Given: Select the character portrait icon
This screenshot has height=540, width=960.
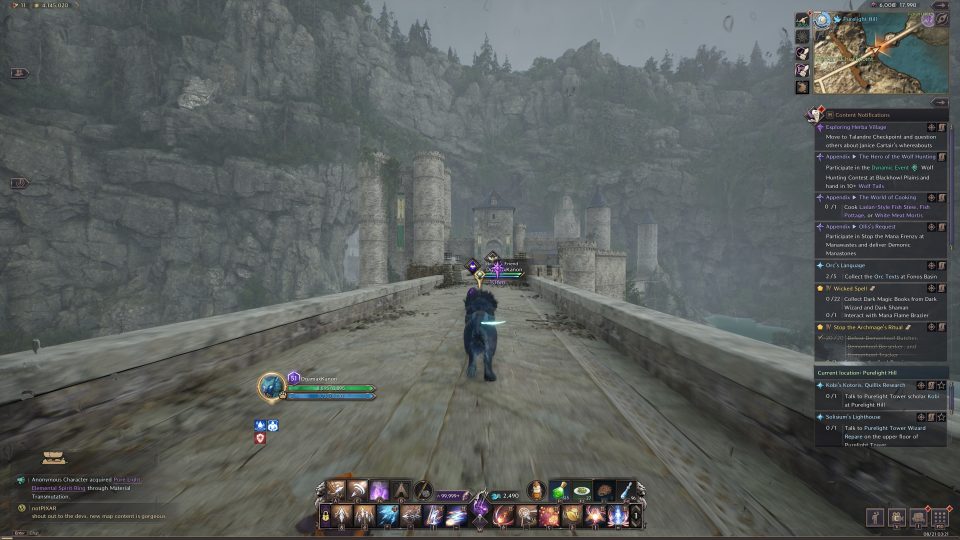Looking at the screenshot, I should tap(271, 386).
